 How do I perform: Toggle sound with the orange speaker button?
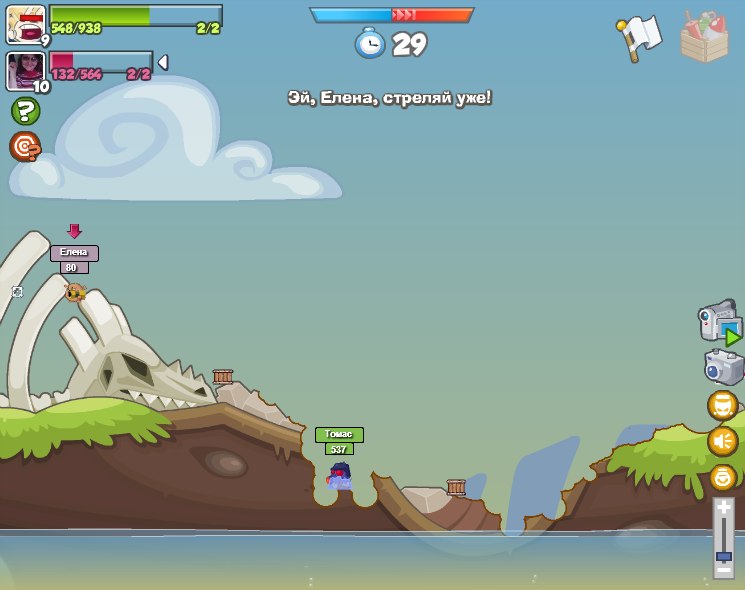point(722,441)
